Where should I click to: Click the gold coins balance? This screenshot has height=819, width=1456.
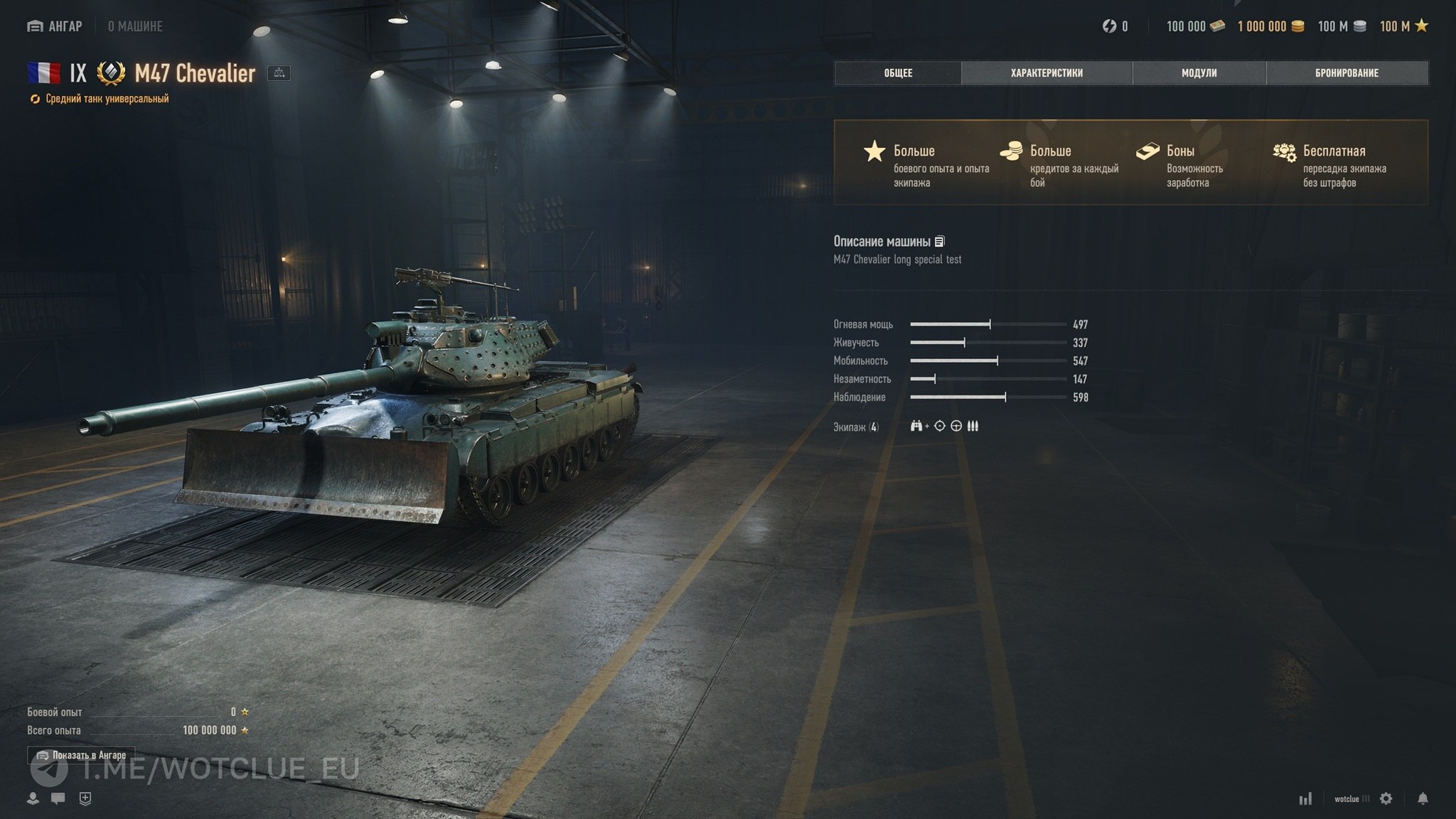[1270, 26]
